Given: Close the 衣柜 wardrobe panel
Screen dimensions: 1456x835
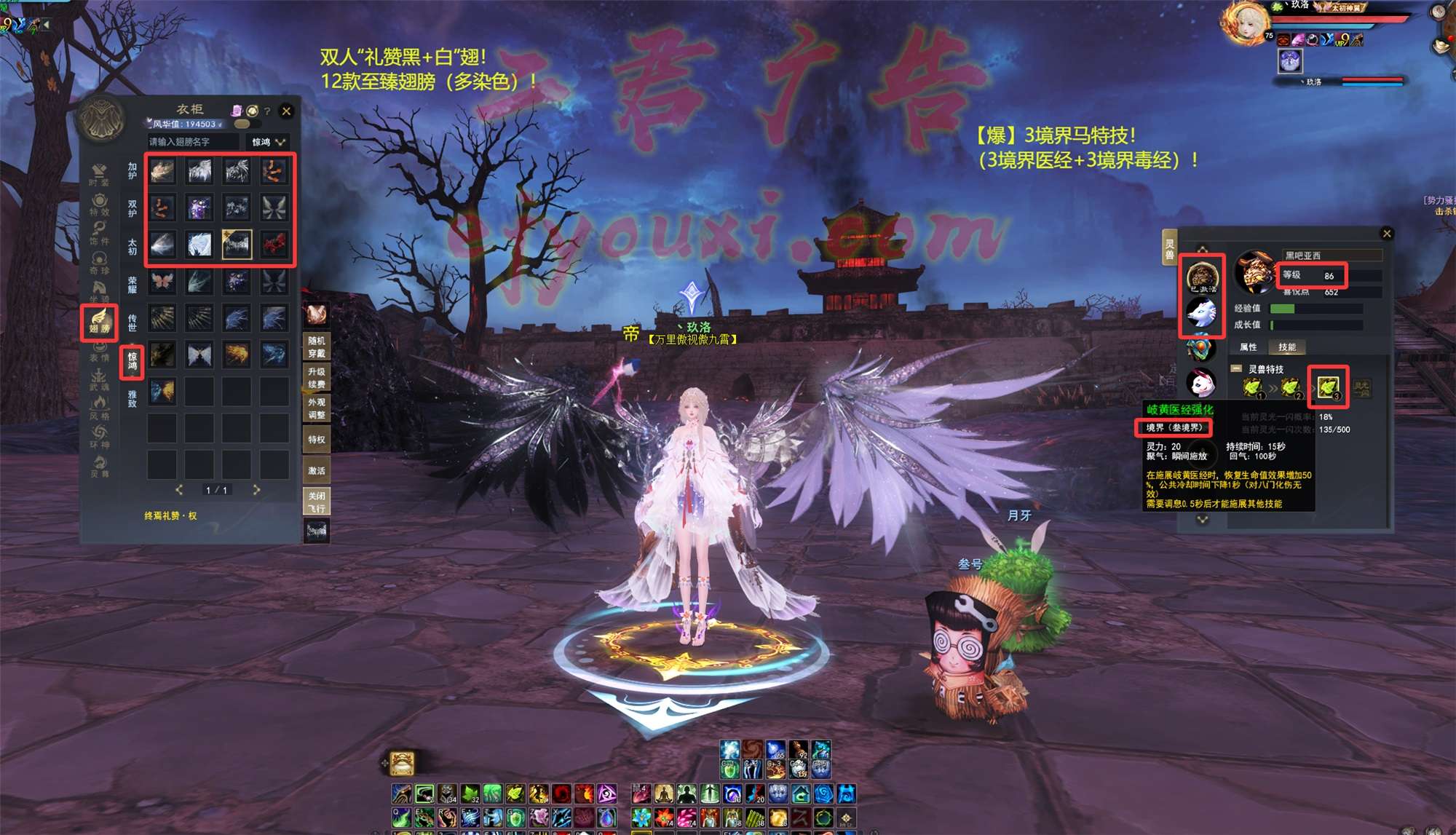Looking at the screenshot, I should coord(286,111).
